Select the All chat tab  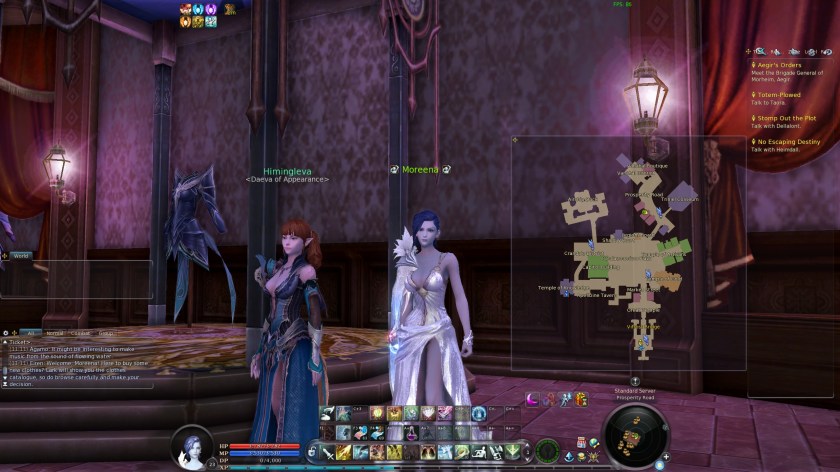(31, 333)
